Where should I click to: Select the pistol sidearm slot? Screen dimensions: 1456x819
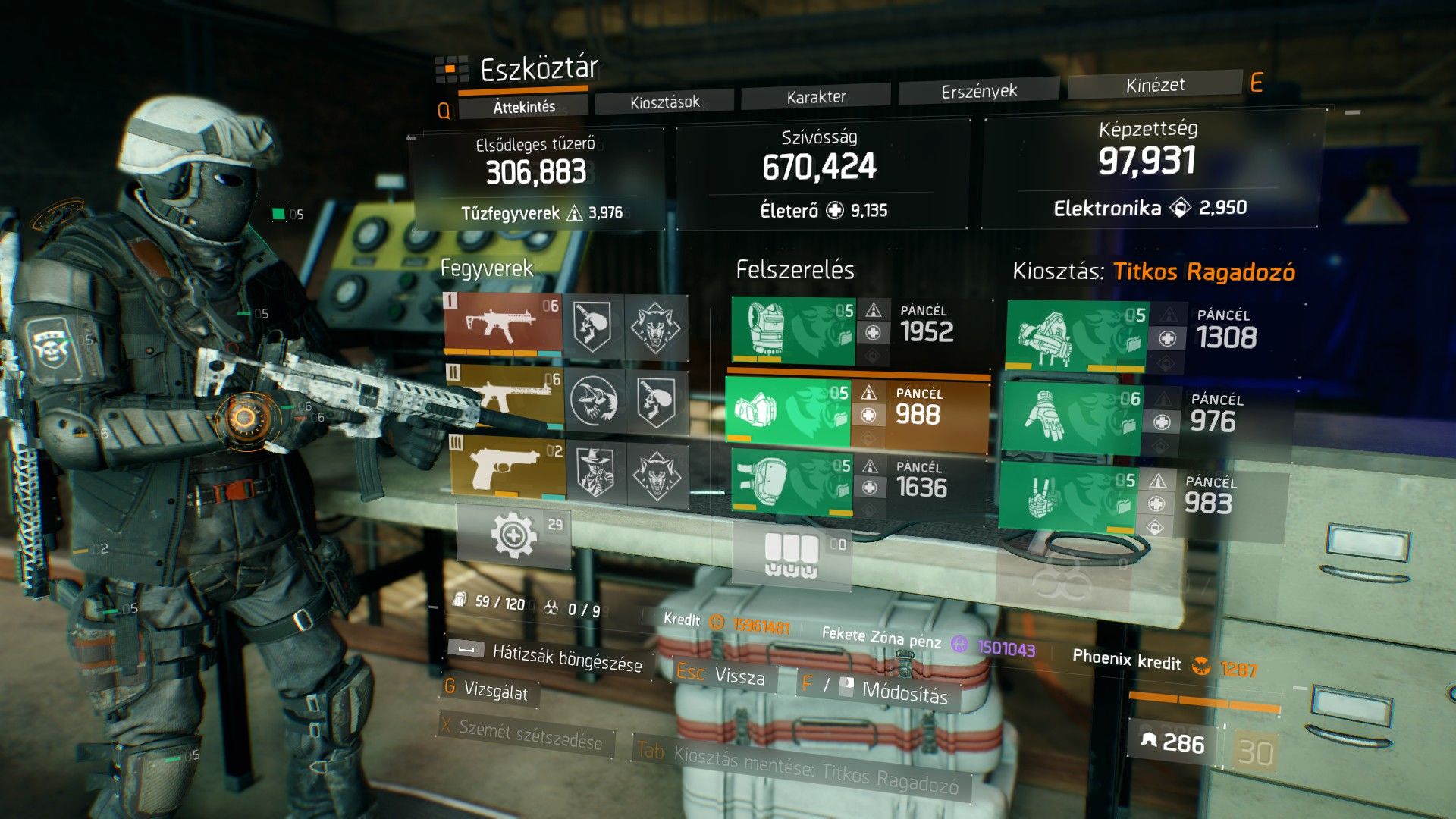pos(508,466)
